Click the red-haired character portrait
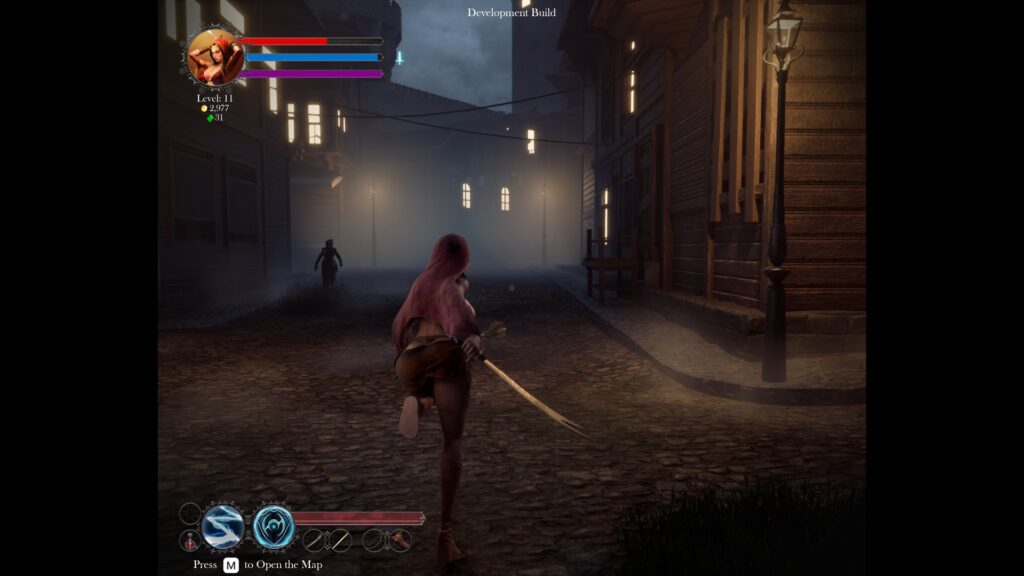Screen dimensions: 1024x576 215,57
